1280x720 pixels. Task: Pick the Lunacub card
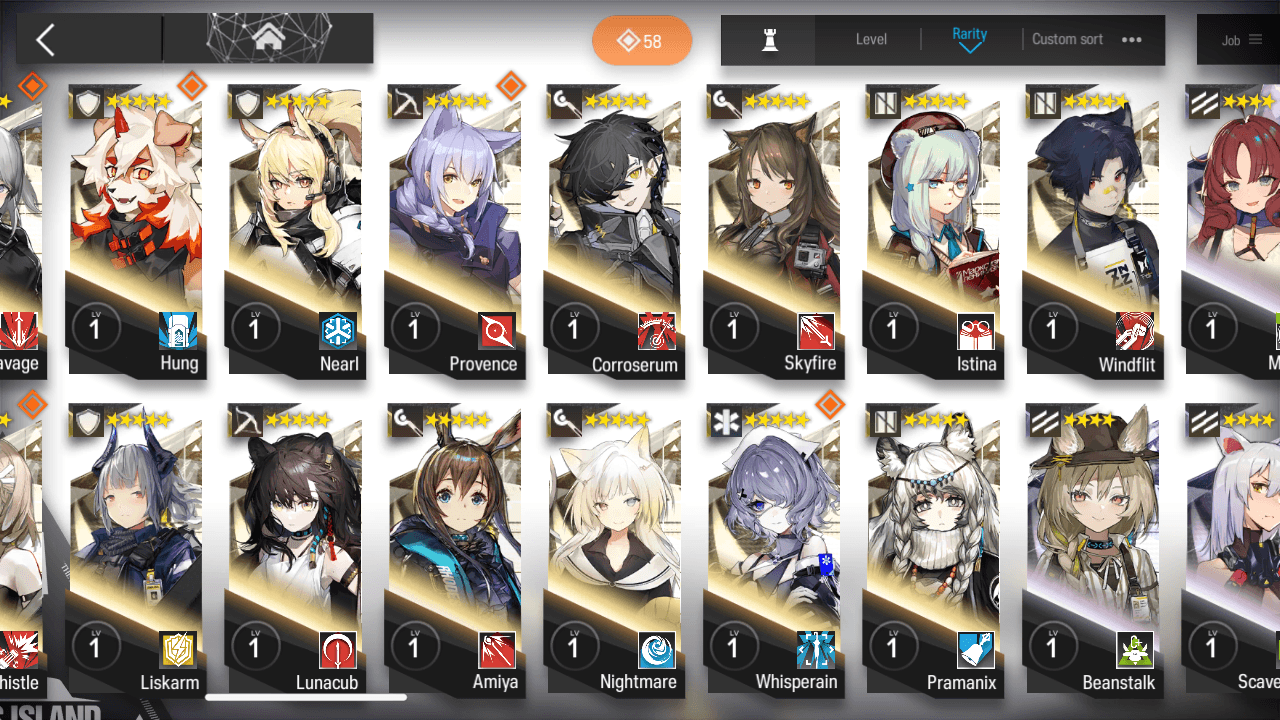pos(296,550)
